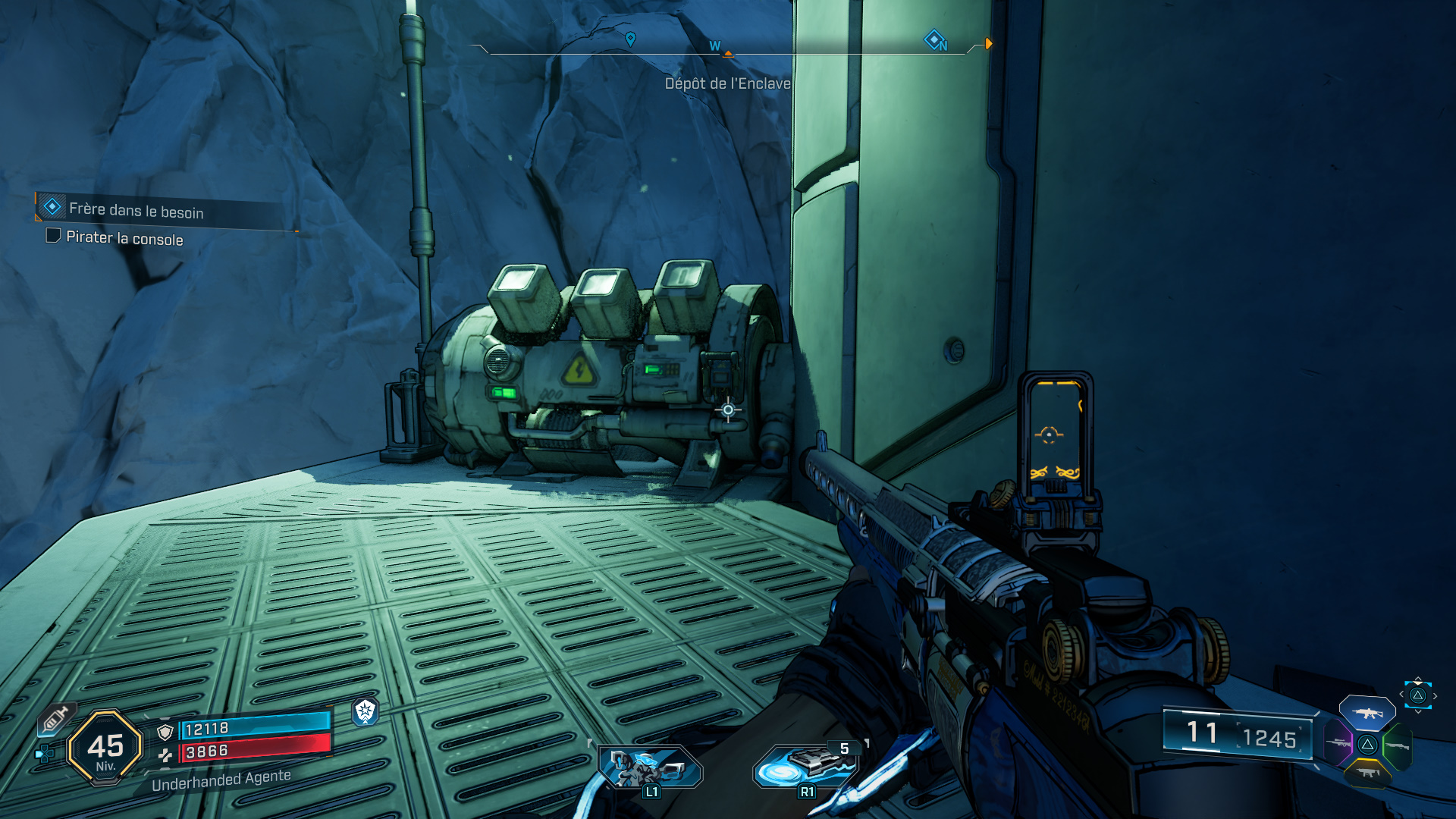Click the star shield buff icon
This screenshot has height=819, width=1456.
pos(366,711)
